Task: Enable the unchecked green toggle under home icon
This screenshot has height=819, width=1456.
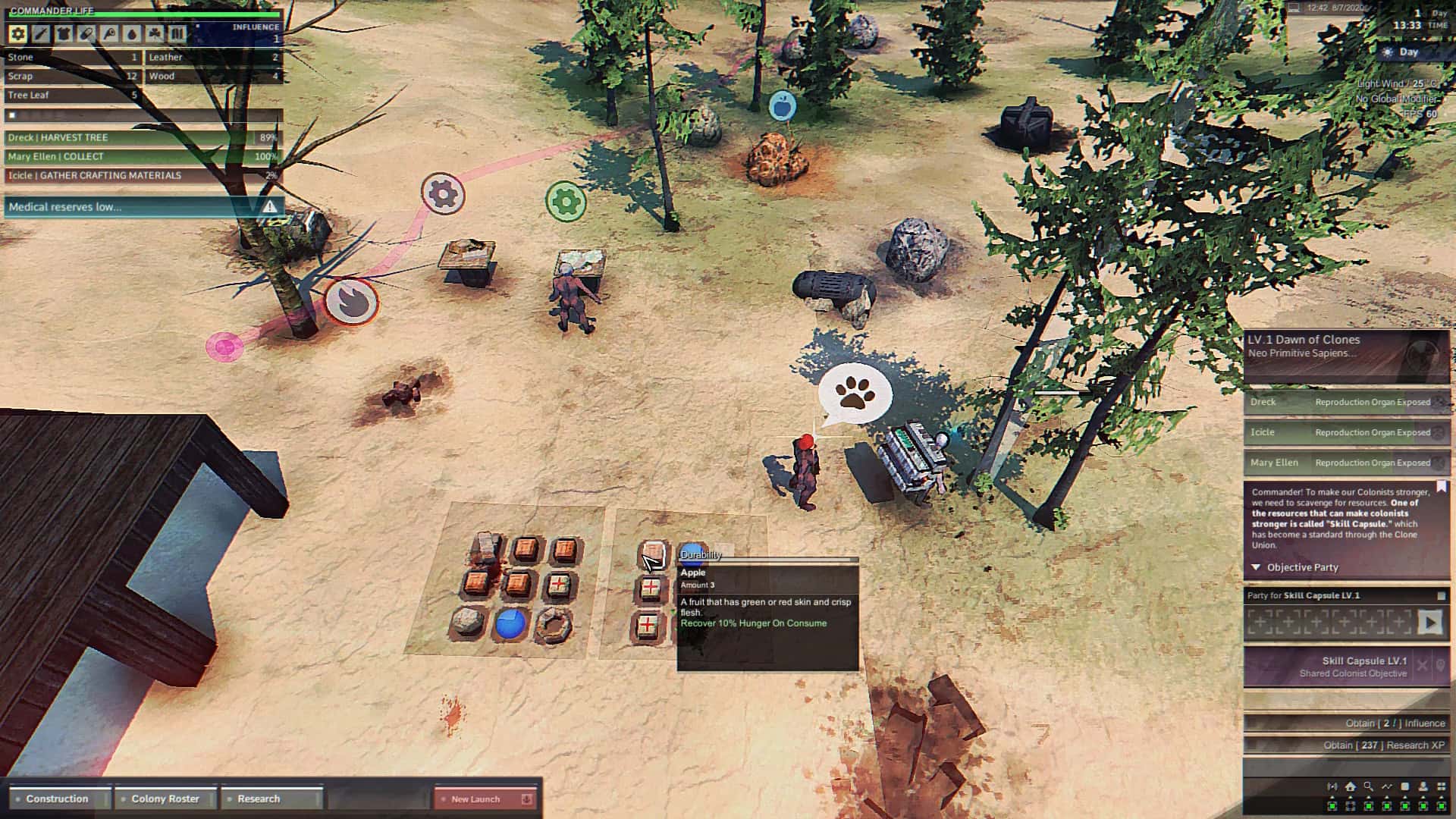Action: coord(1350,807)
